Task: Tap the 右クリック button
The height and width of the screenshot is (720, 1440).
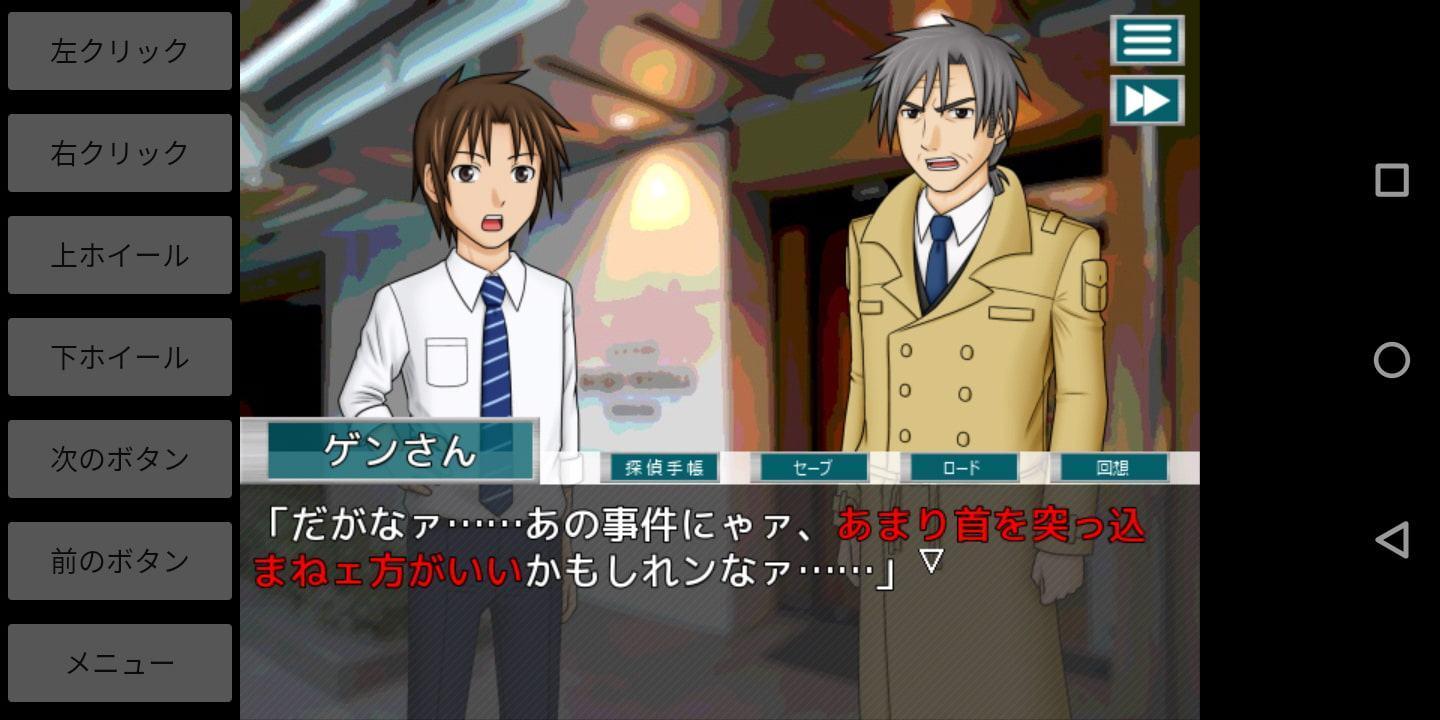Action: pyautogui.click(x=120, y=153)
